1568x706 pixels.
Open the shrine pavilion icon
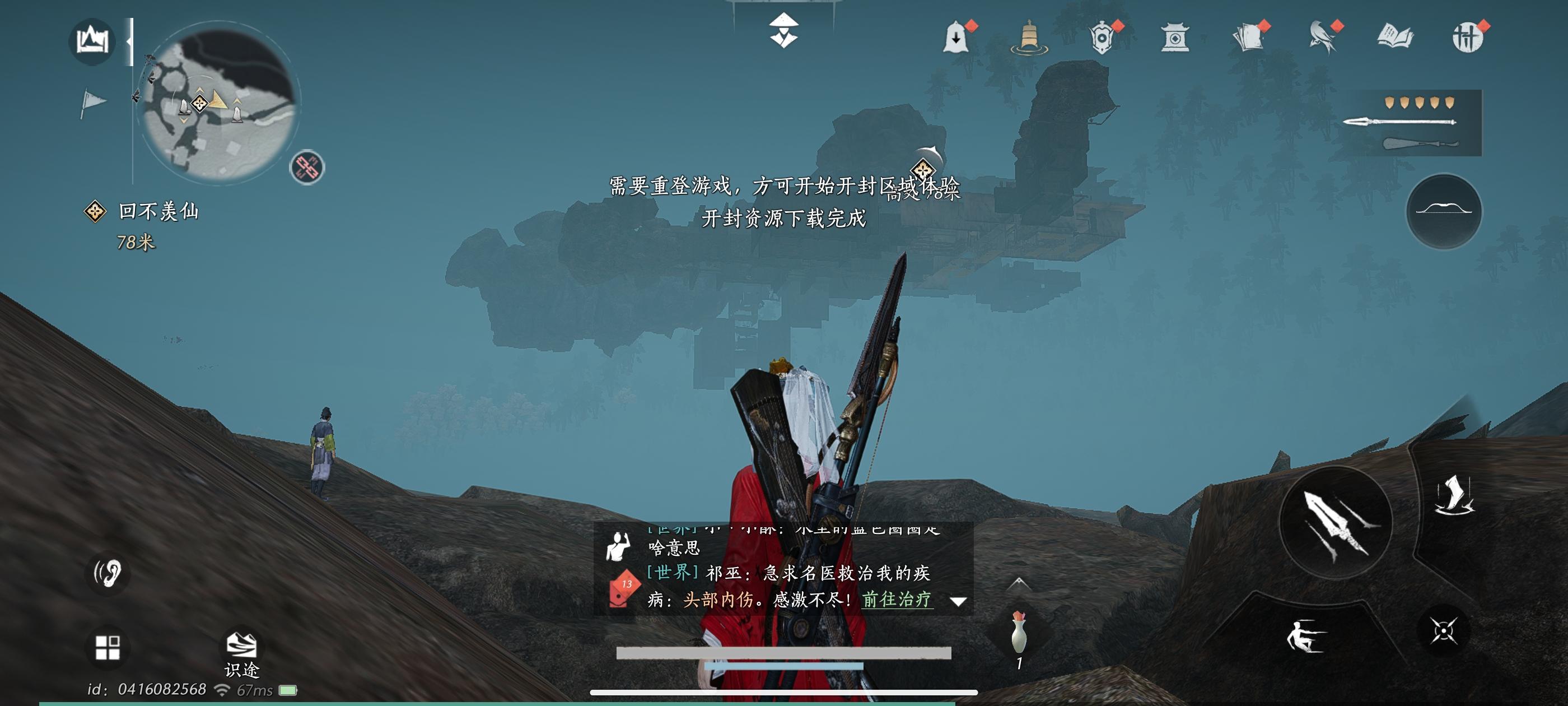point(1175,38)
